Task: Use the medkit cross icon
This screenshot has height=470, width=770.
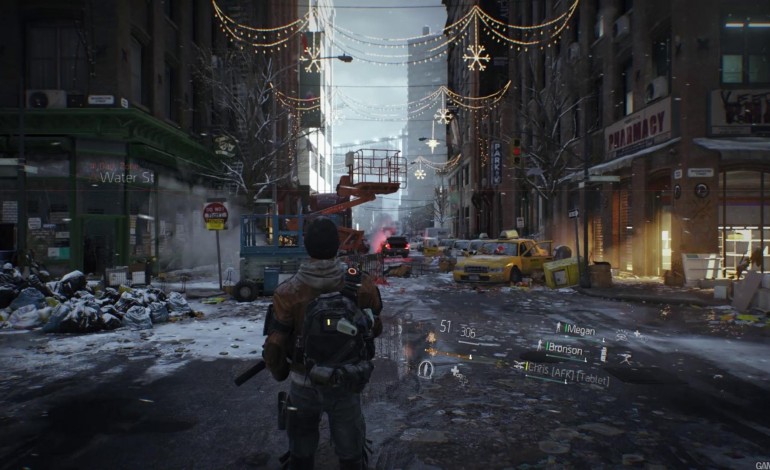Action: tap(456, 371)
